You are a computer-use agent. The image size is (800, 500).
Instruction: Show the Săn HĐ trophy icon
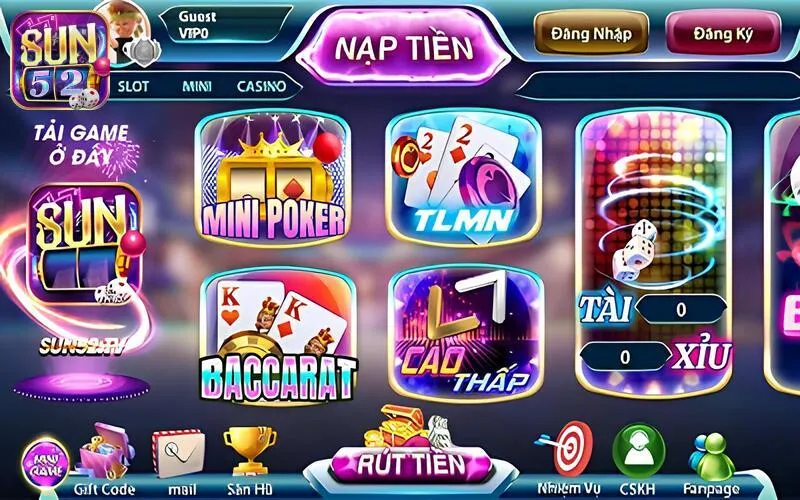click(x=249, y=455)
